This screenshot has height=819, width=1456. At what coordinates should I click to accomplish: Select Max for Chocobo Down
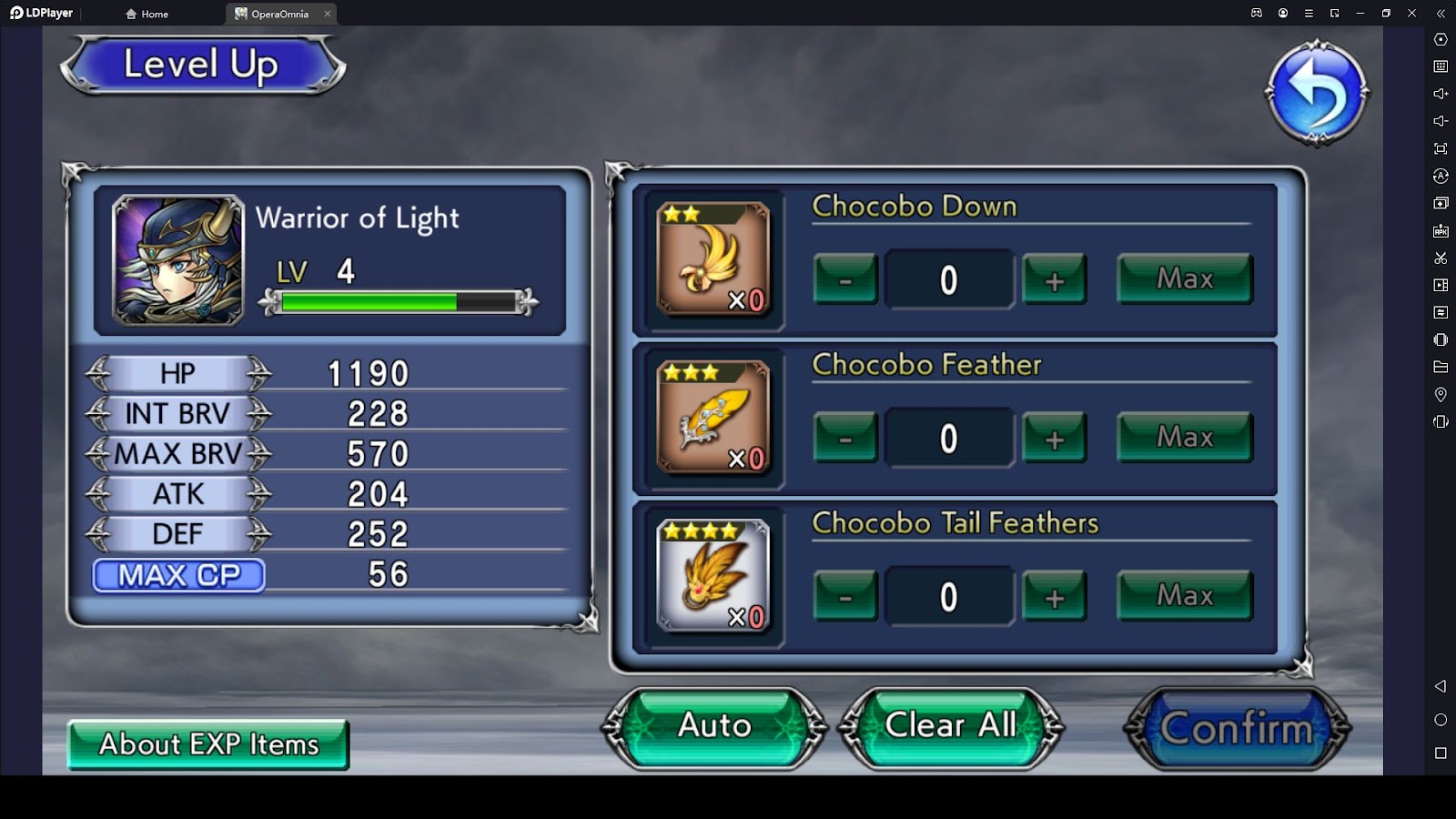coord(1184,278)
